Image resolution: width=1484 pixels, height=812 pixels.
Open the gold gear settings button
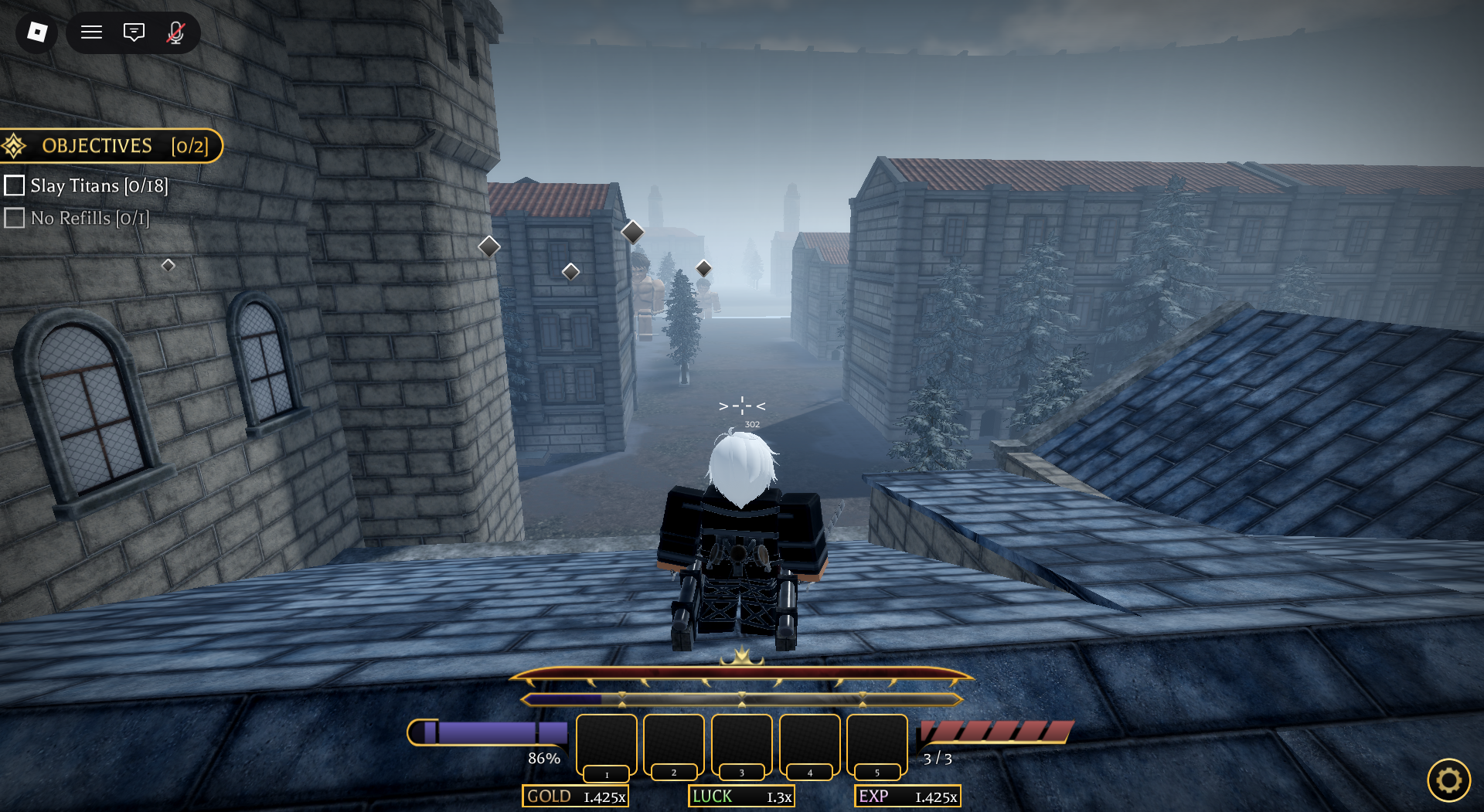(1448, 780)
